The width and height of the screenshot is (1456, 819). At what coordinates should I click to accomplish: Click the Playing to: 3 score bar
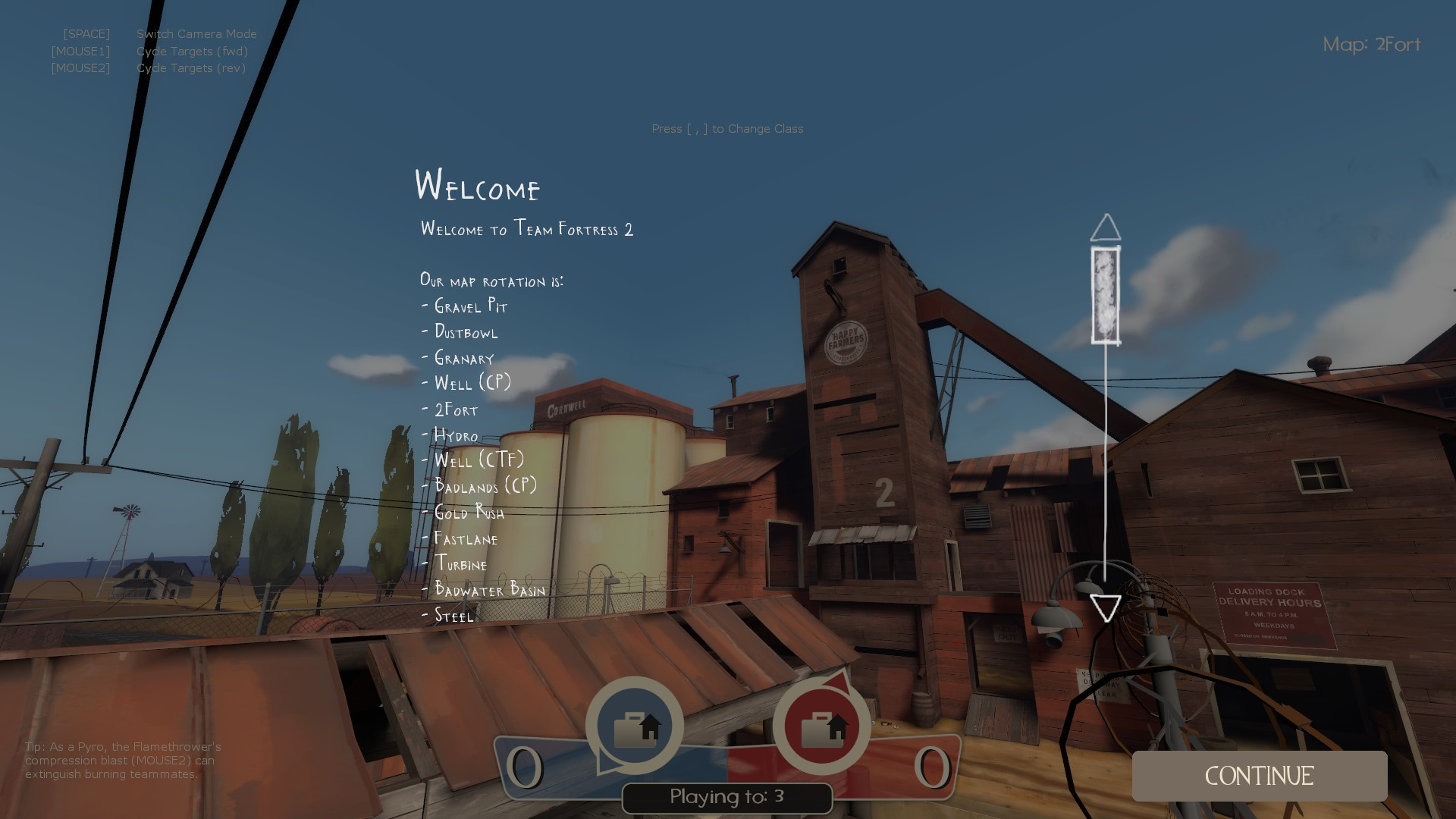click(726, 797)
